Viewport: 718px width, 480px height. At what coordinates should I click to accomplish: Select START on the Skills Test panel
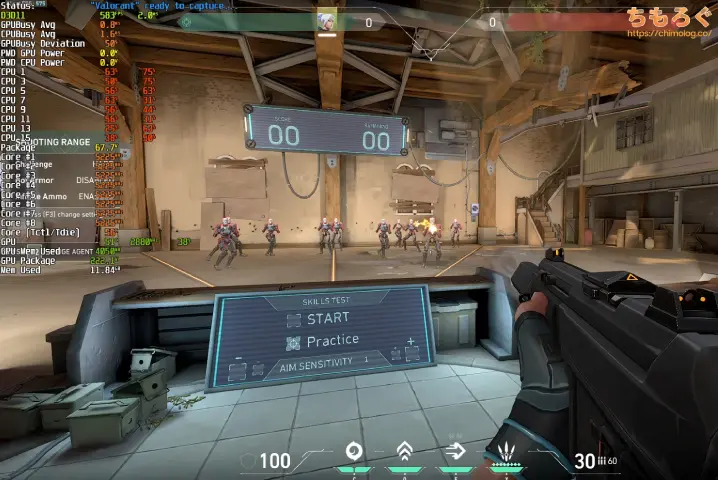pyautogui.click(x=318, y=319)
